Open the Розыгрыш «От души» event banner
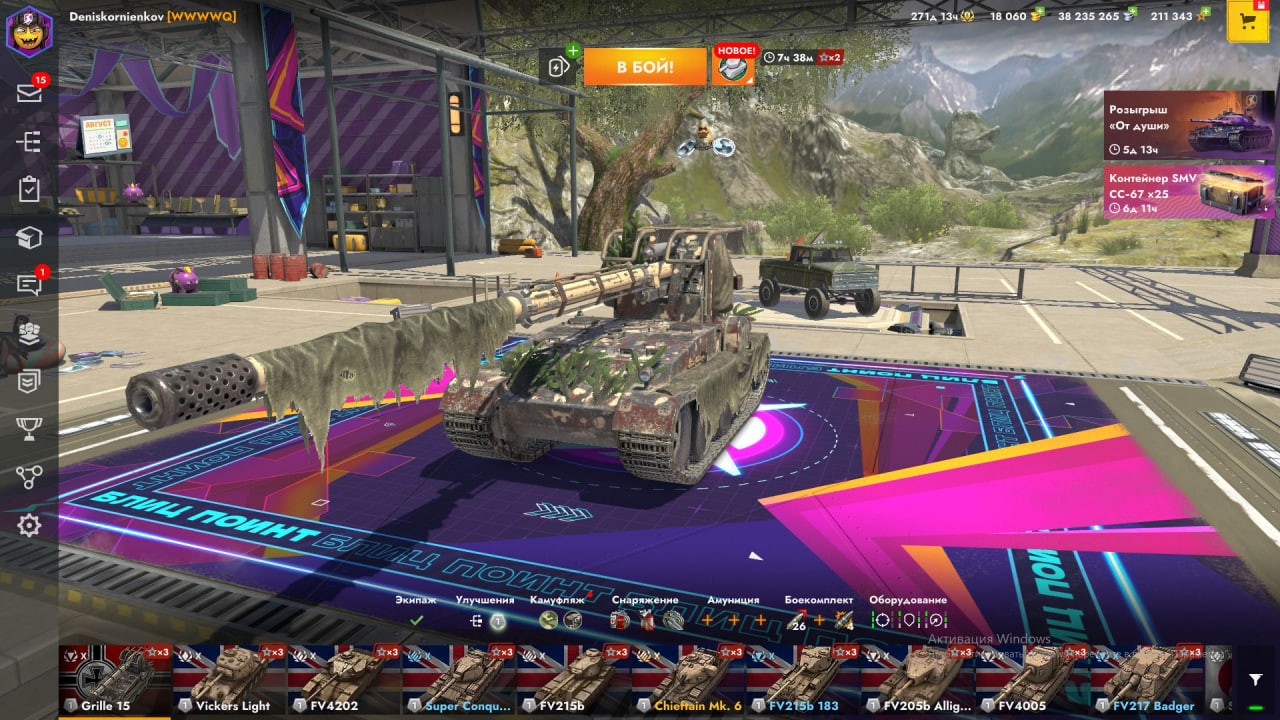This screenshot has height=720, width=1280. click(1189, 125)
